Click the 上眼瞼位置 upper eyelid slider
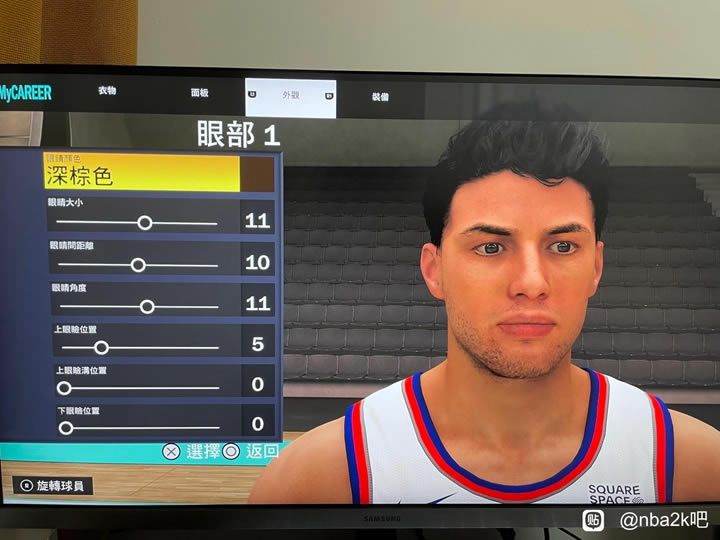720x540 pixels. (x=101, y=348)
